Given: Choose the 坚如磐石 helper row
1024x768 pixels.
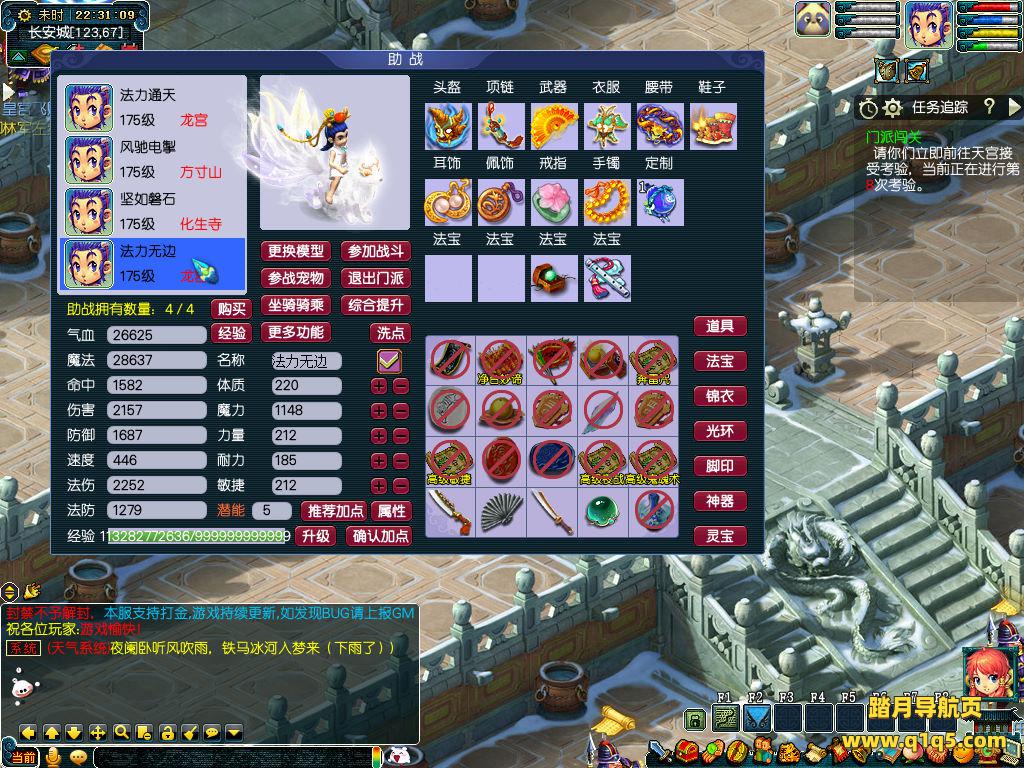Looking at the screenshot, I should 152,211.
